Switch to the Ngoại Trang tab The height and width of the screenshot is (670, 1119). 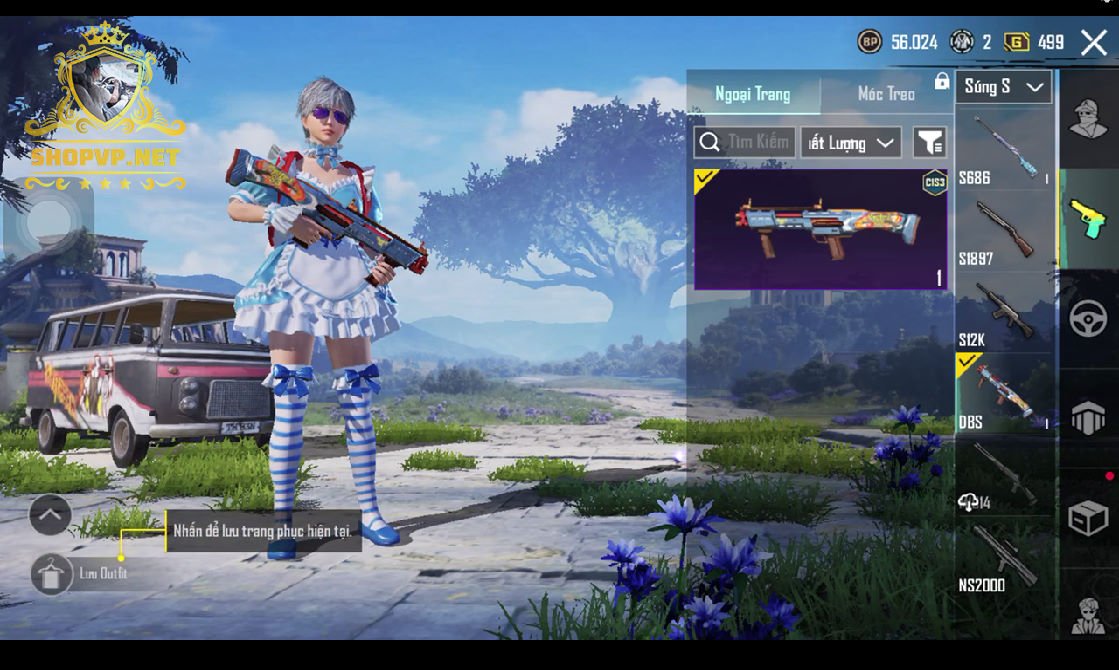(752, 94)
